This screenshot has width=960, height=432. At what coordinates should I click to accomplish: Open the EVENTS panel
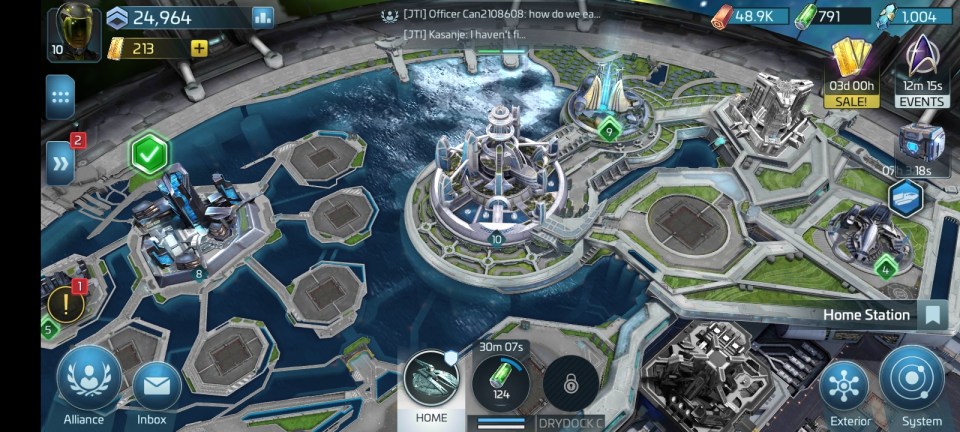922,65
